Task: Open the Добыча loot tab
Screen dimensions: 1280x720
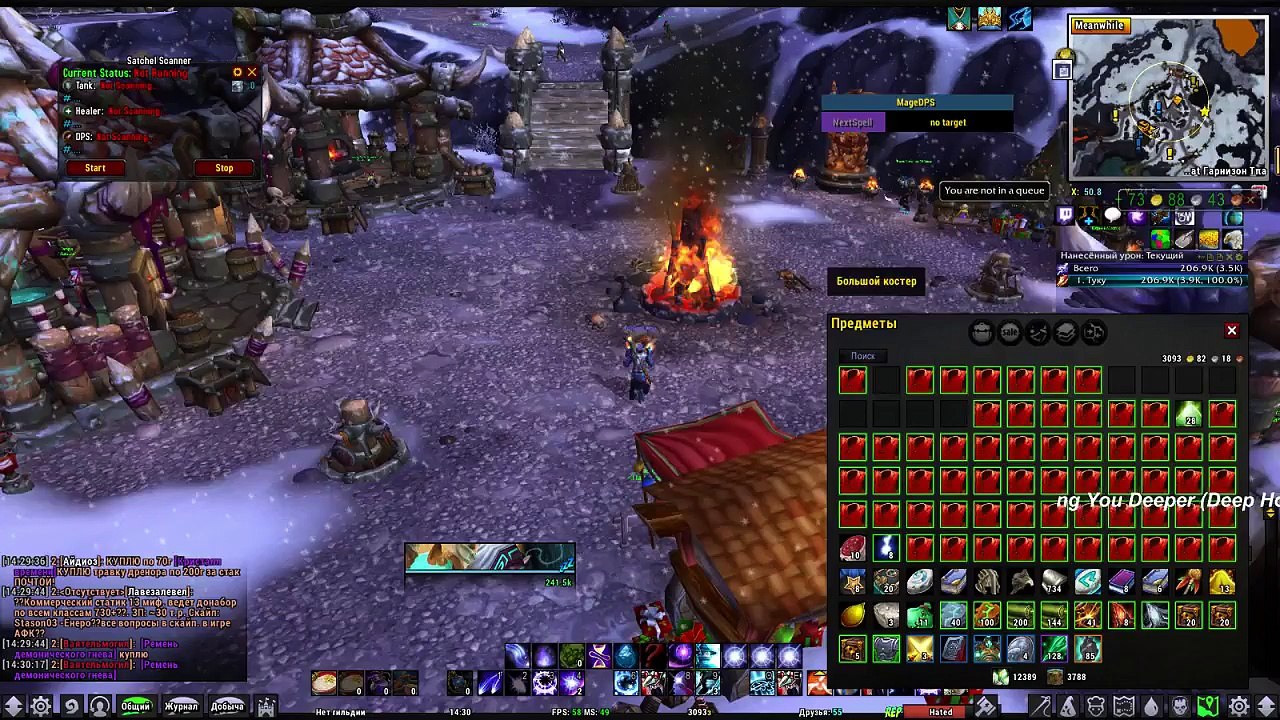Action: (x=227, y=706)
